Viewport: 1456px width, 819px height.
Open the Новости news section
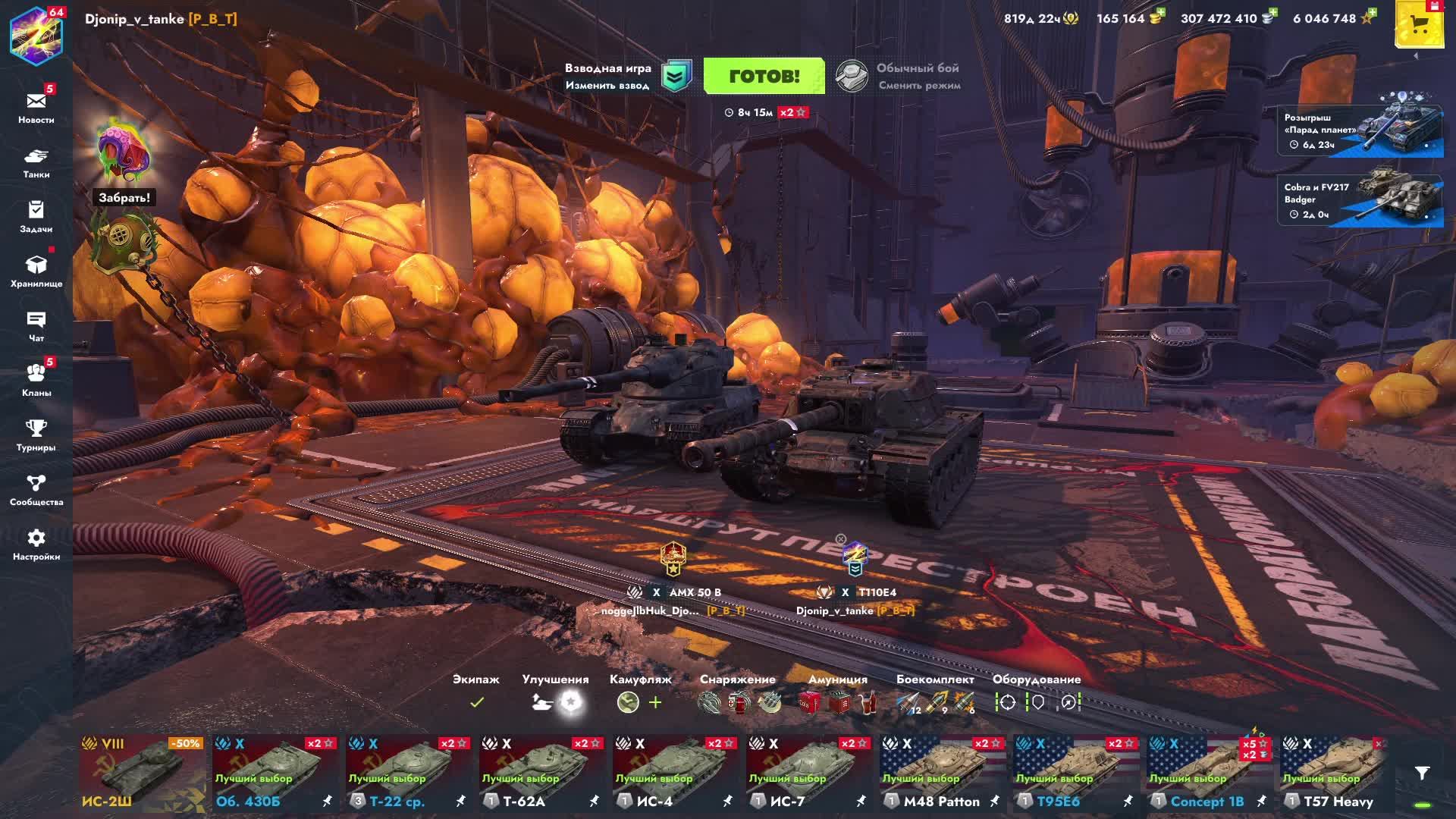point(36,107)
